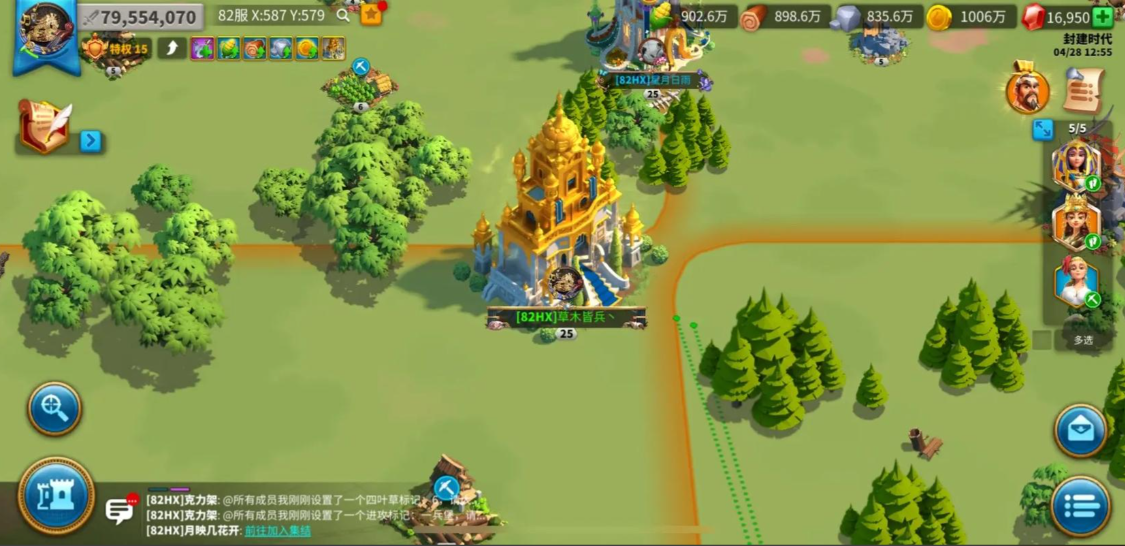Select the corn food boost icon
The image size is (1125, 546).
(x=228, y=48)
